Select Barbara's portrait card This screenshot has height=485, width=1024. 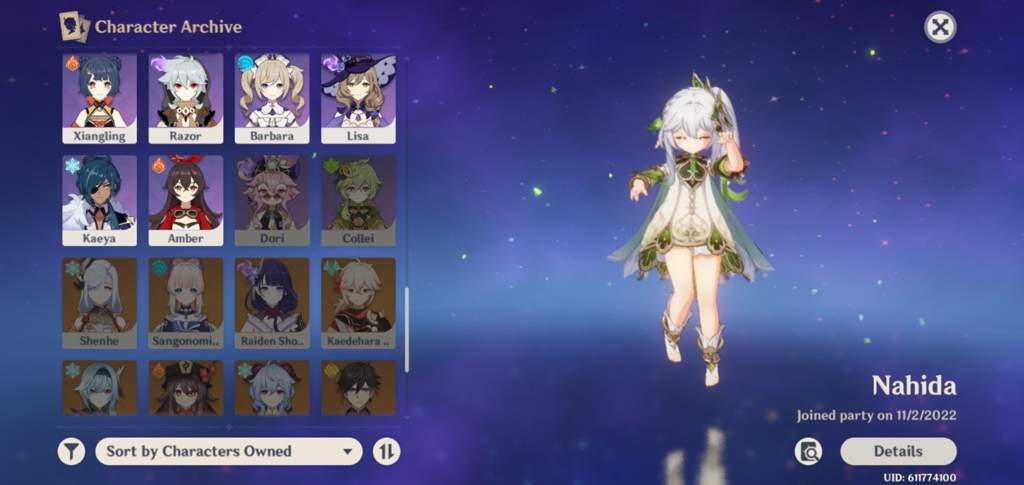[272, 97]
